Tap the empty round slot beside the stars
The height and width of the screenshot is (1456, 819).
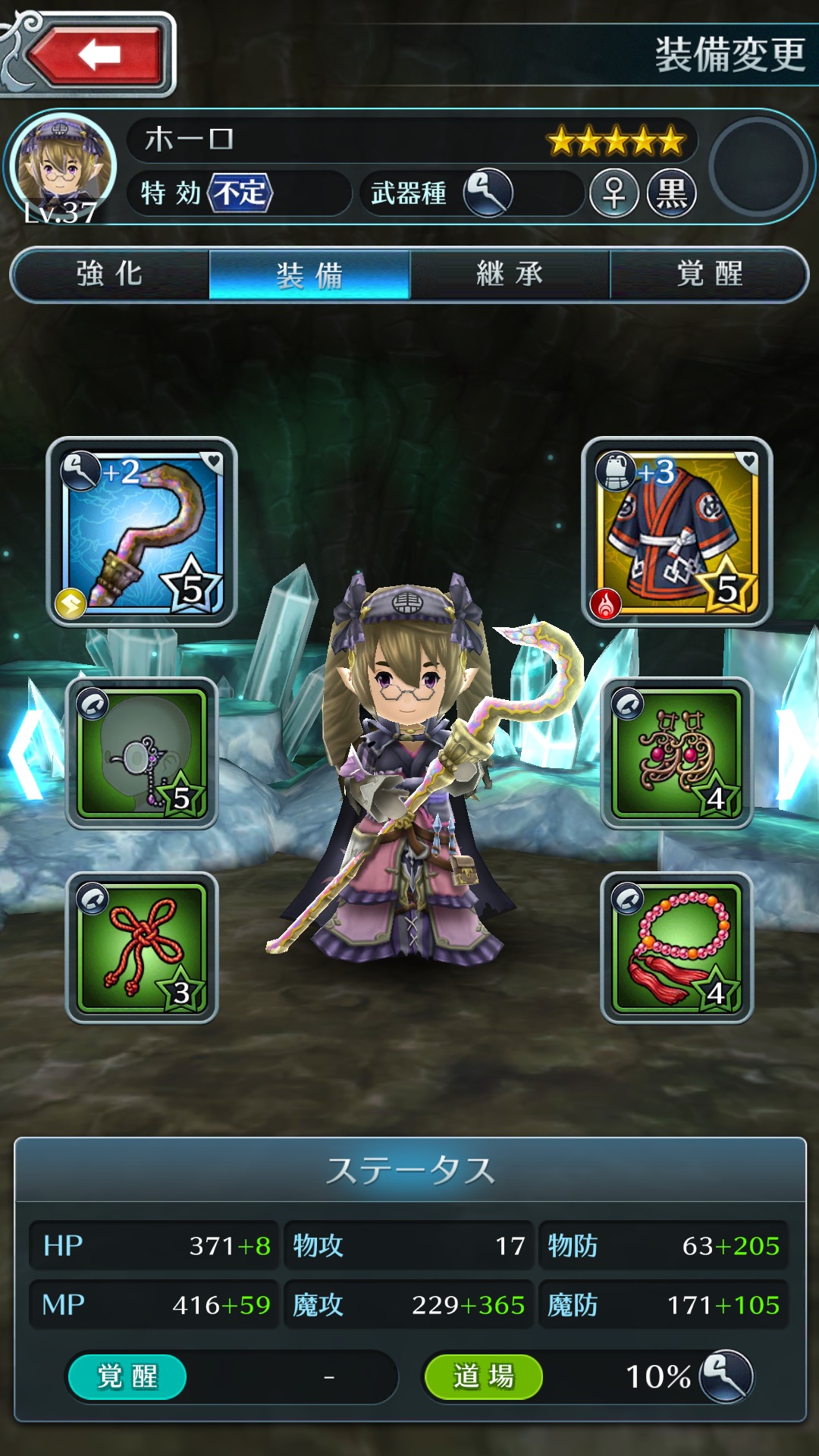tap(758, 166)
